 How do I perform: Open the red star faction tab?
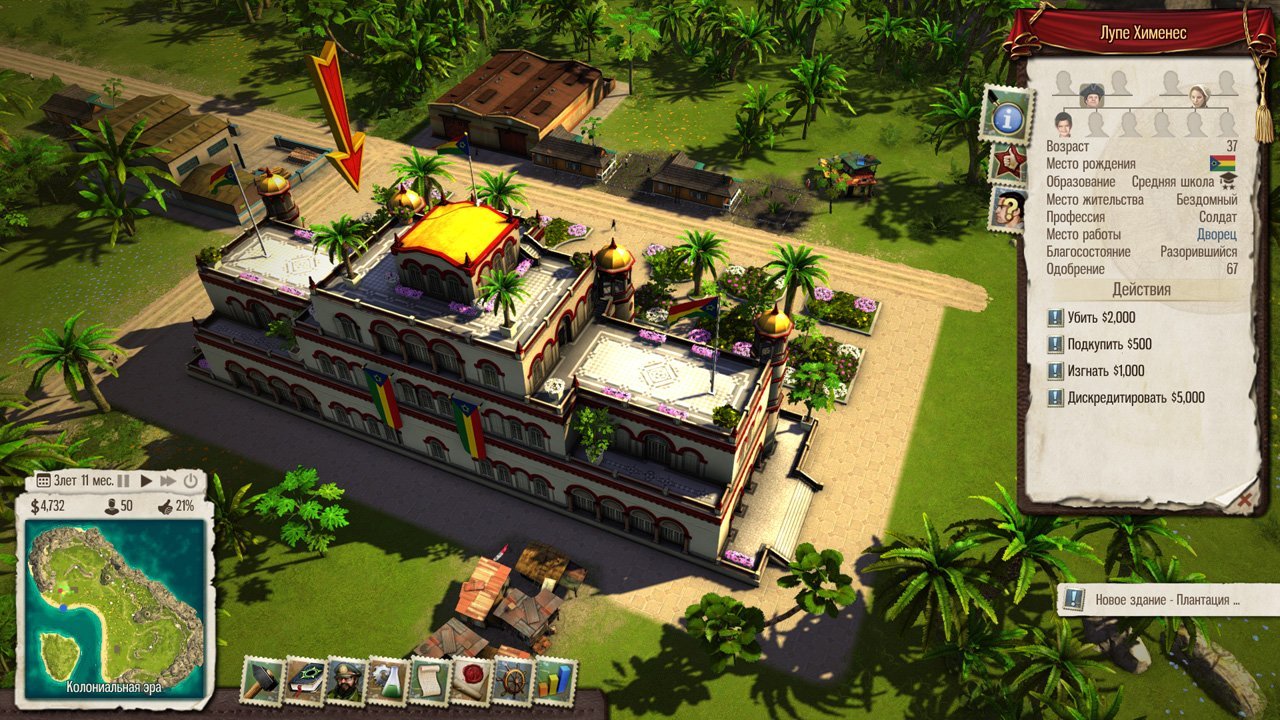pyautogui.click(x=1008, y=162)
